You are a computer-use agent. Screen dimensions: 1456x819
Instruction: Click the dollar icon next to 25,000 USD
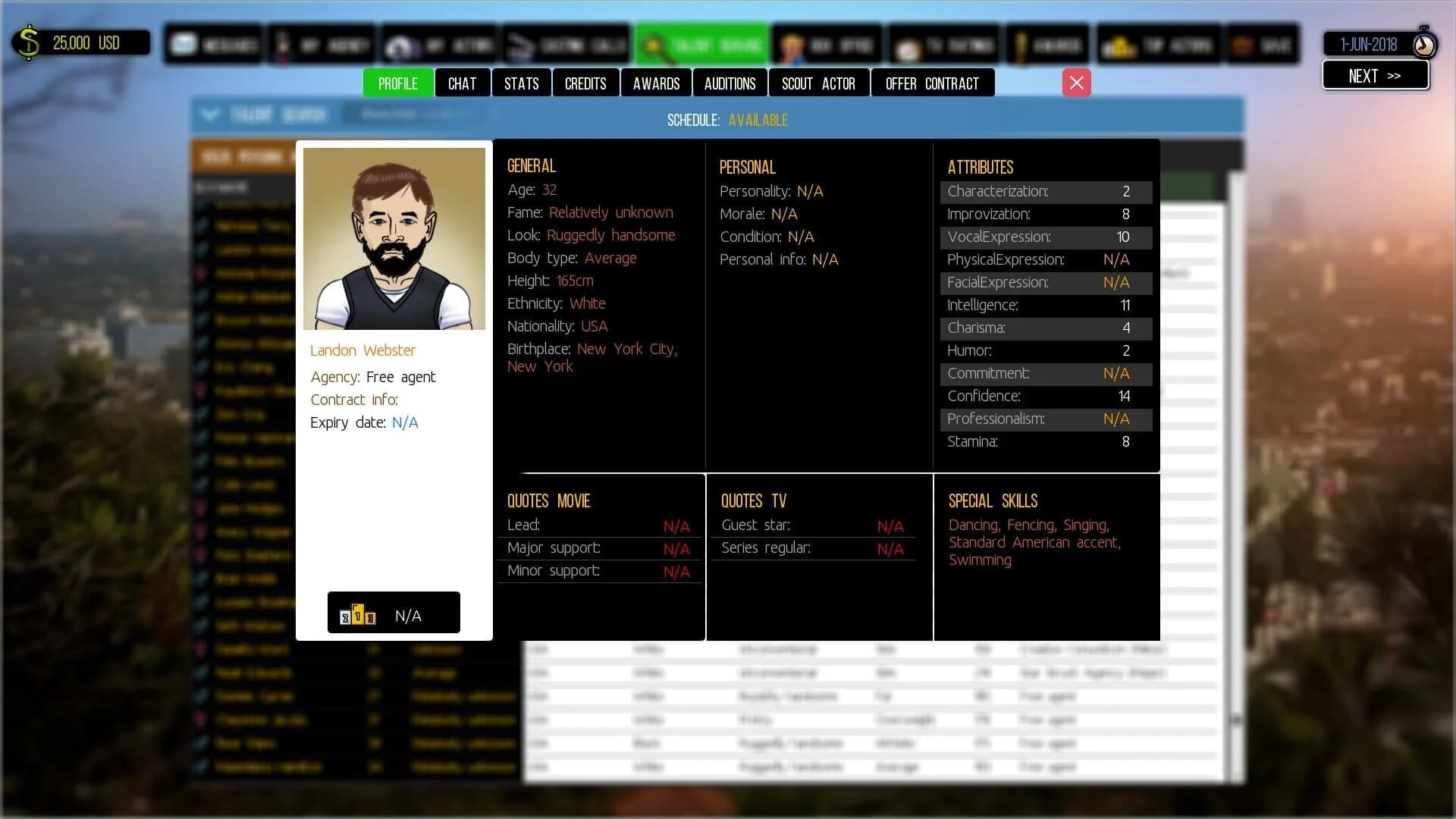(x=29, y=42)
